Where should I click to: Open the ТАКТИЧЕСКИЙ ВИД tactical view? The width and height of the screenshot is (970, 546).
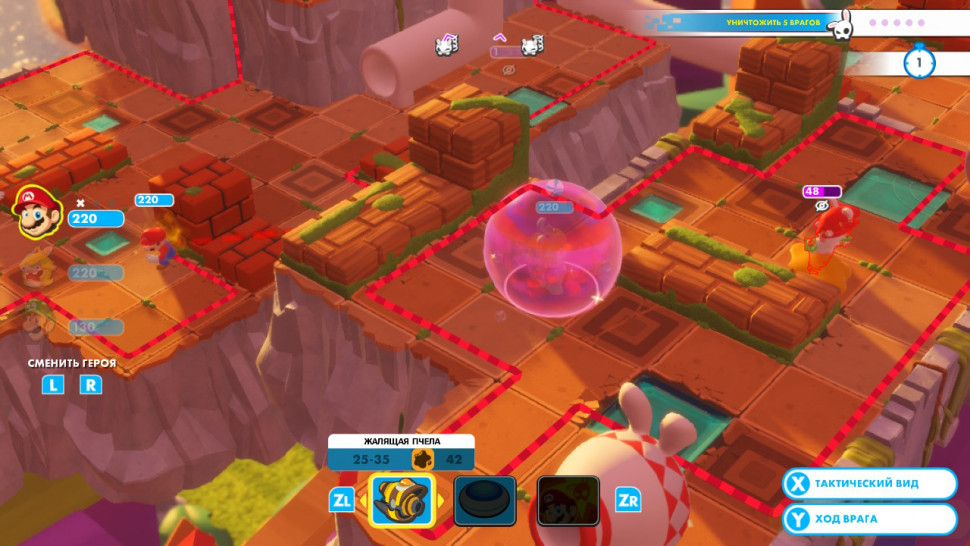pos(869,484)
